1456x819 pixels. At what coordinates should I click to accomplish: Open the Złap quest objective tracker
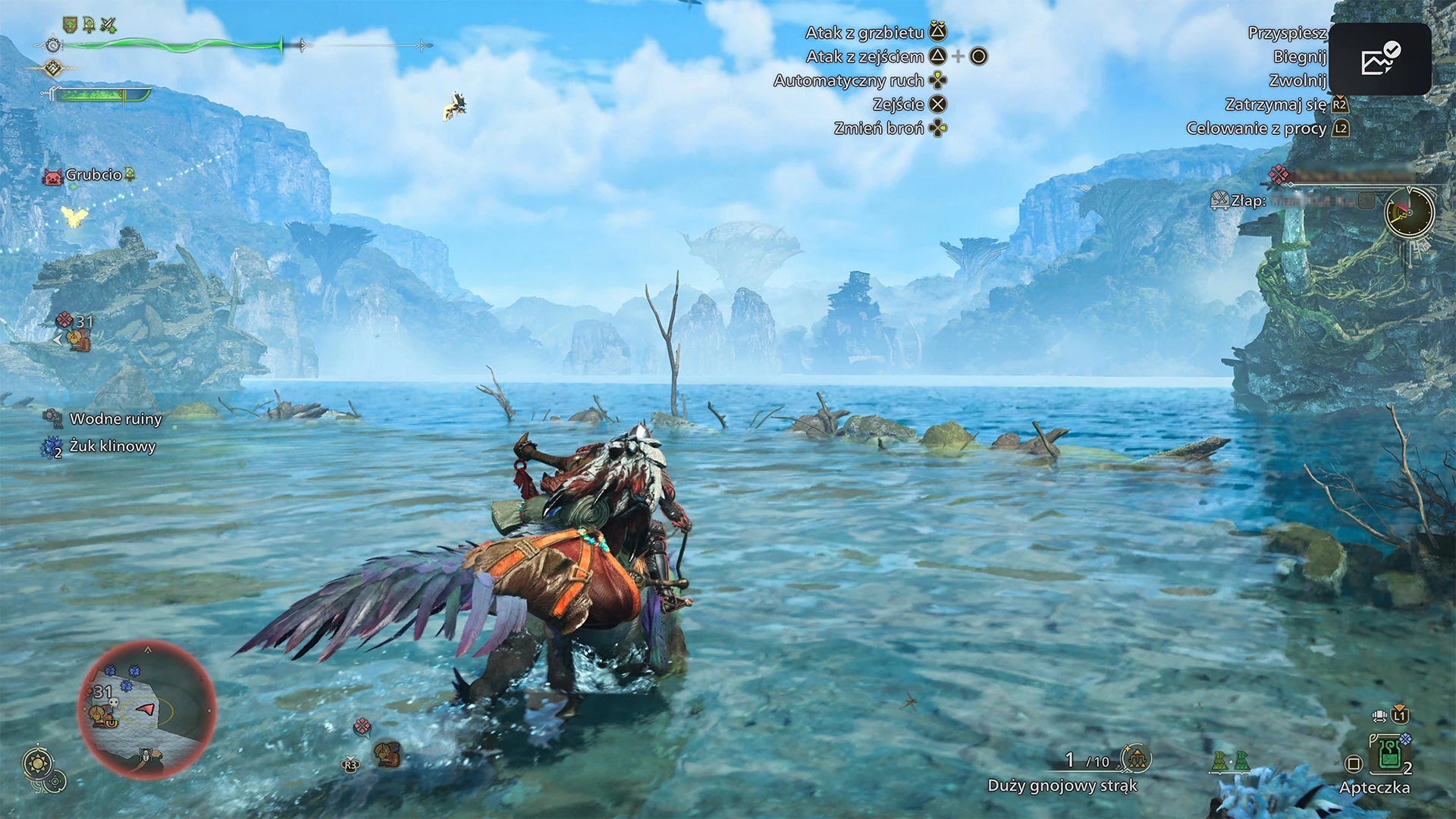tap(1247, 201)
